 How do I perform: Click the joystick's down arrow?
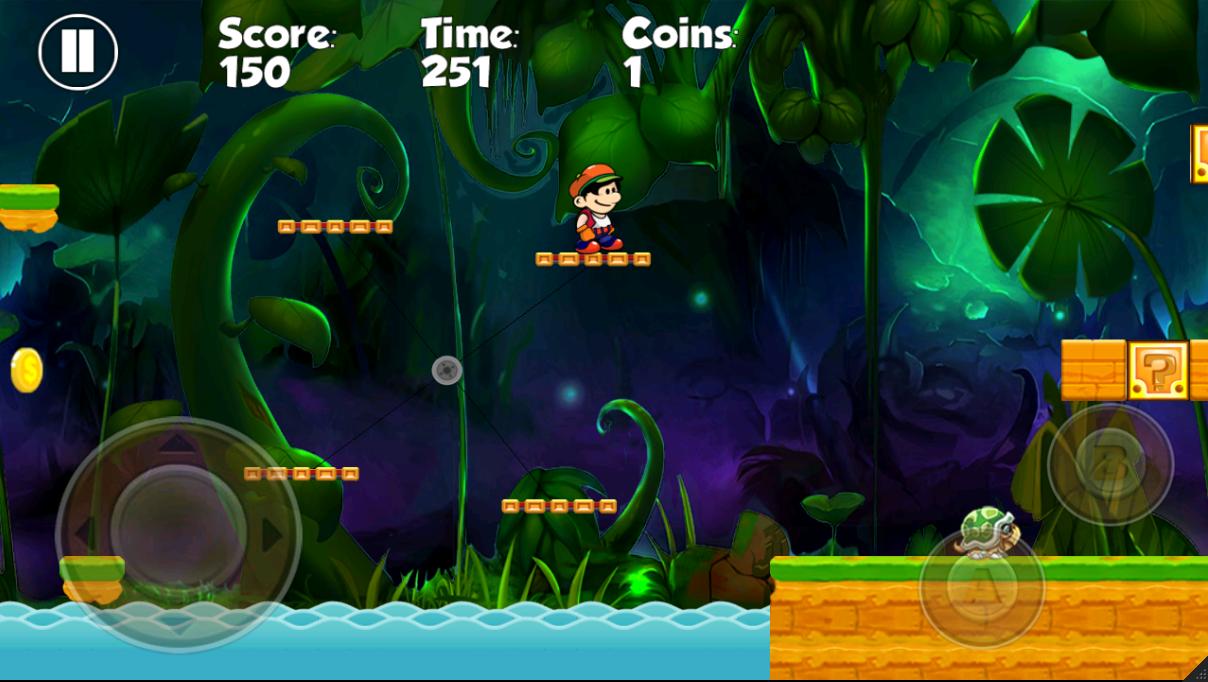point(178,627)
